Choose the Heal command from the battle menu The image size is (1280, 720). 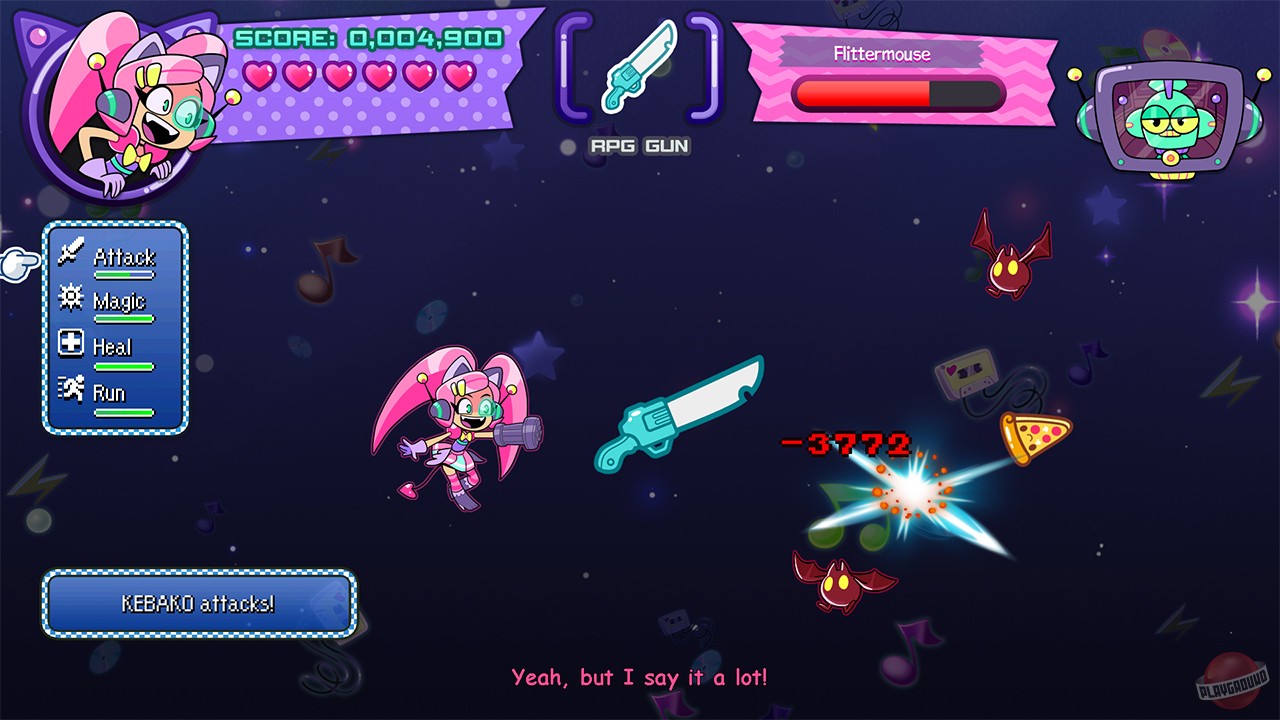click(113, 346)
